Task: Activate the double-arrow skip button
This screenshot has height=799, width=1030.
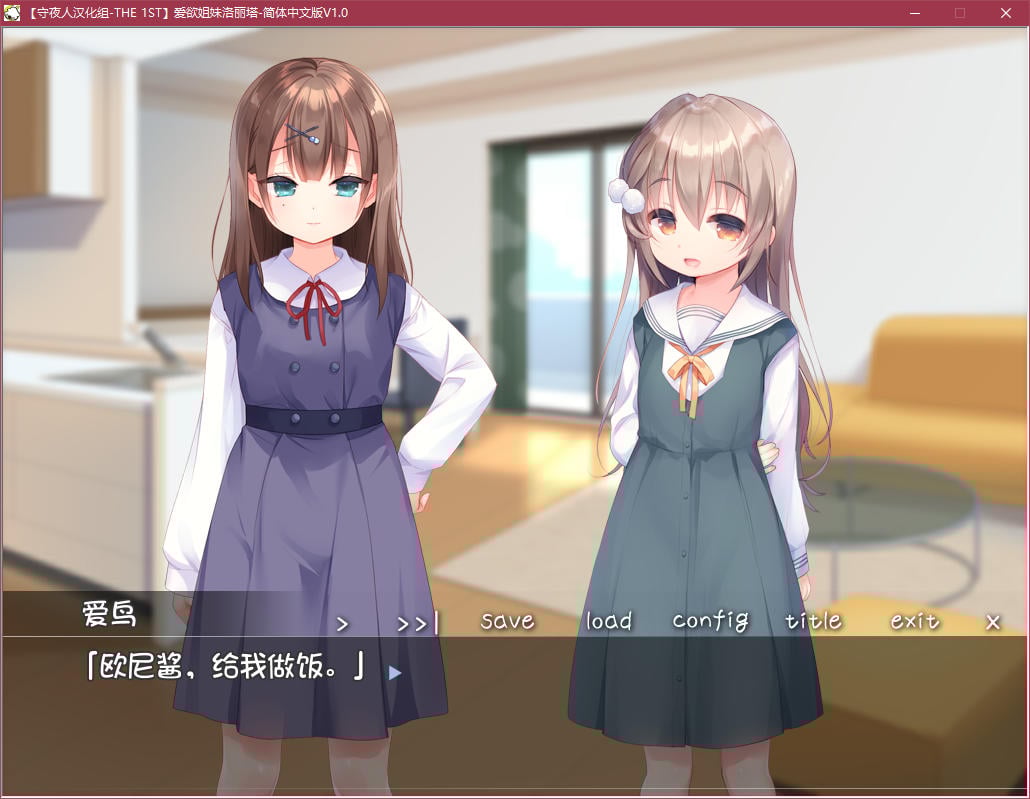Action: click(417, 623)
